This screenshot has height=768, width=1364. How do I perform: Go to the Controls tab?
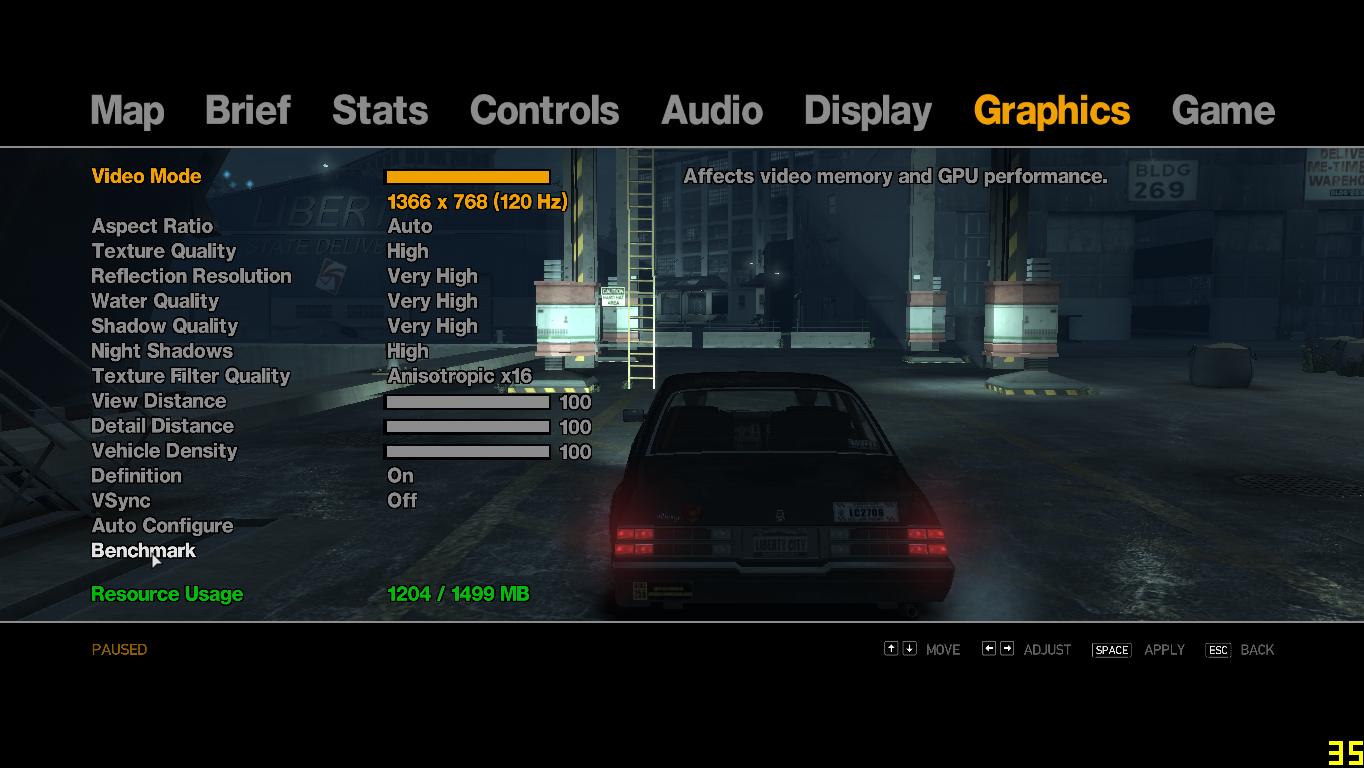click(x=544, y=111)
